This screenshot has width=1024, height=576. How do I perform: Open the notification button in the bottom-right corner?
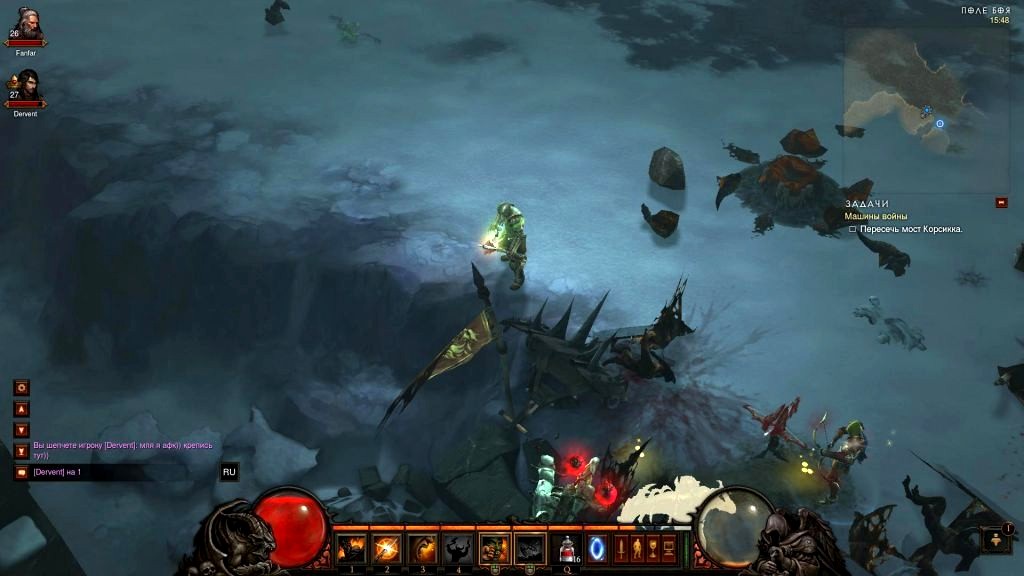click(997, 540)
